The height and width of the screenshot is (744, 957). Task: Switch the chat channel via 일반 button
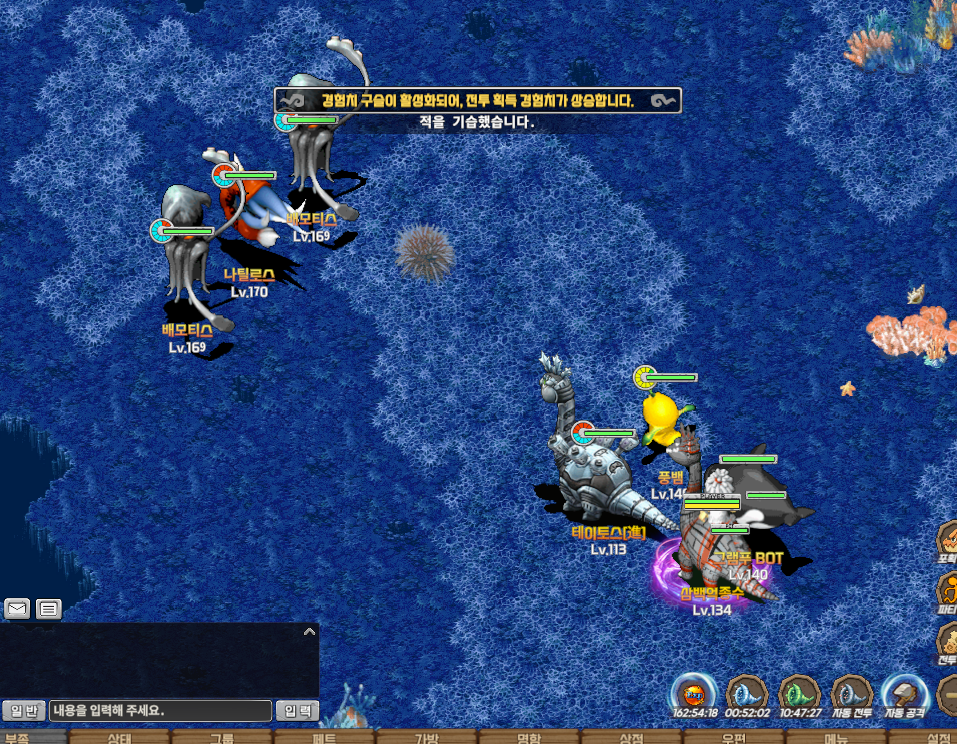(23, 711)
